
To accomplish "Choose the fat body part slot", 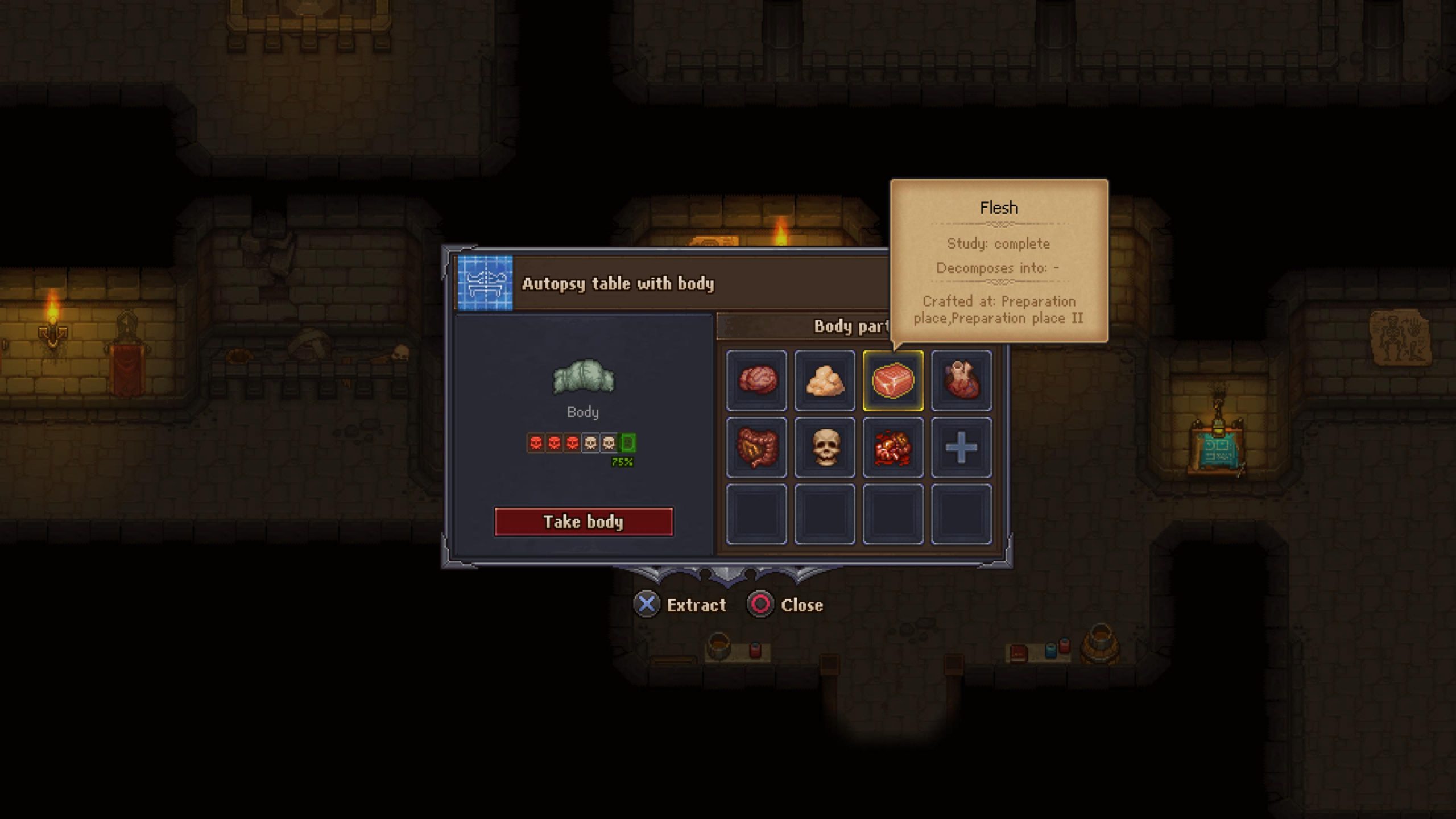I will pyautogui.click(x=825, y=380).
